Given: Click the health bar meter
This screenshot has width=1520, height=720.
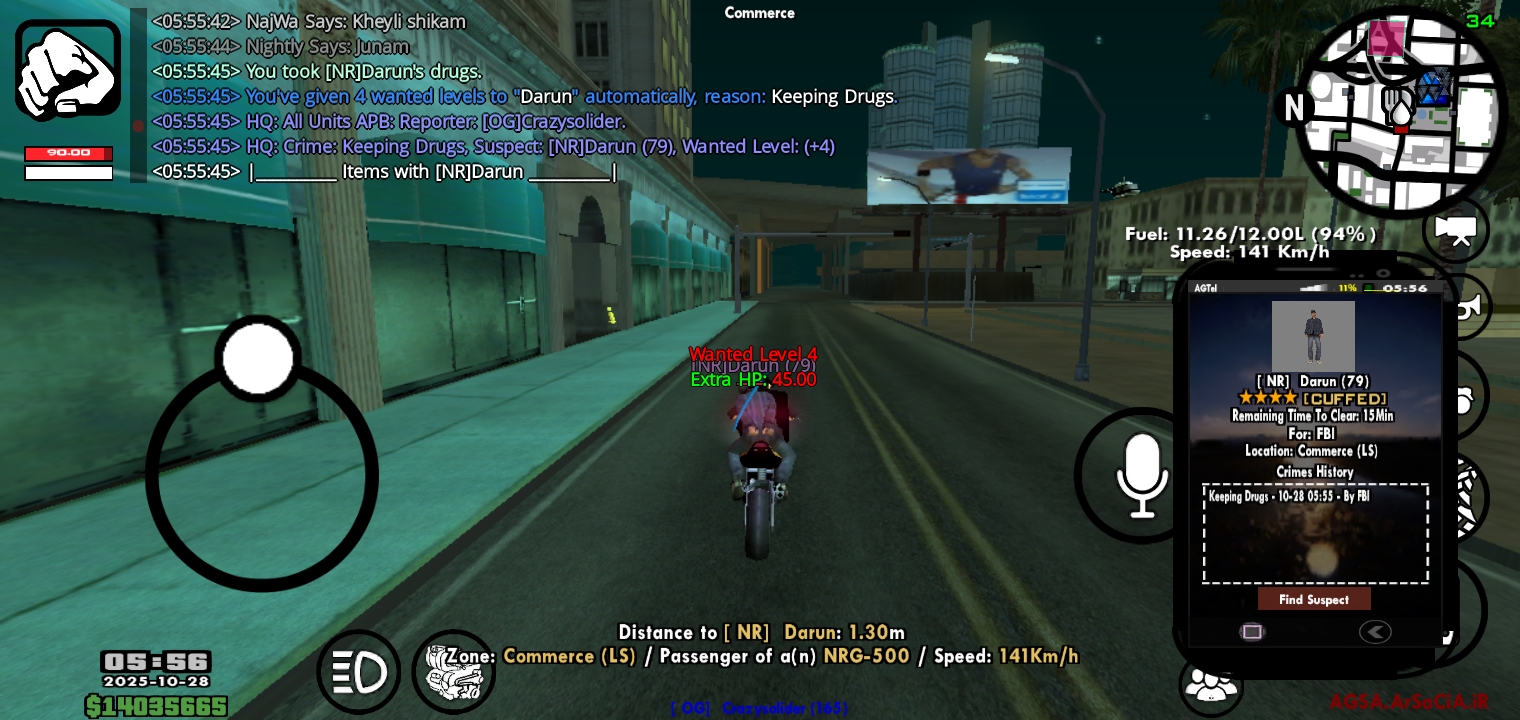Looking at the screenshot, I should point(68,155).
